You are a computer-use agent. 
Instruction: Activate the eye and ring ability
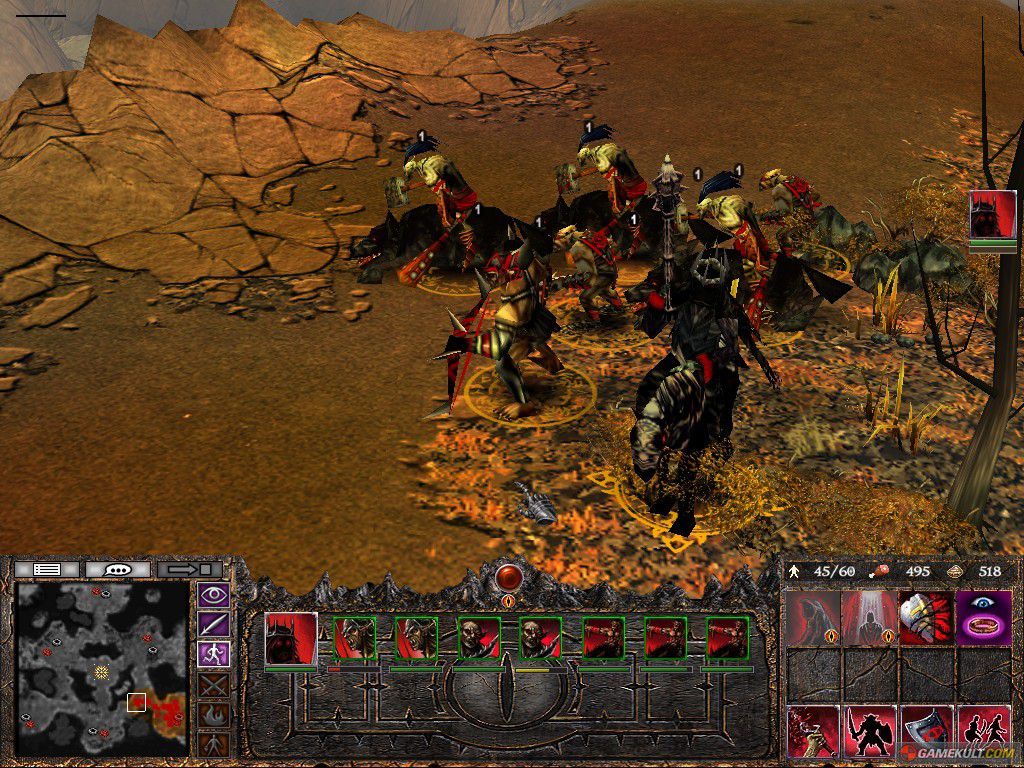(x=983, y=618)
